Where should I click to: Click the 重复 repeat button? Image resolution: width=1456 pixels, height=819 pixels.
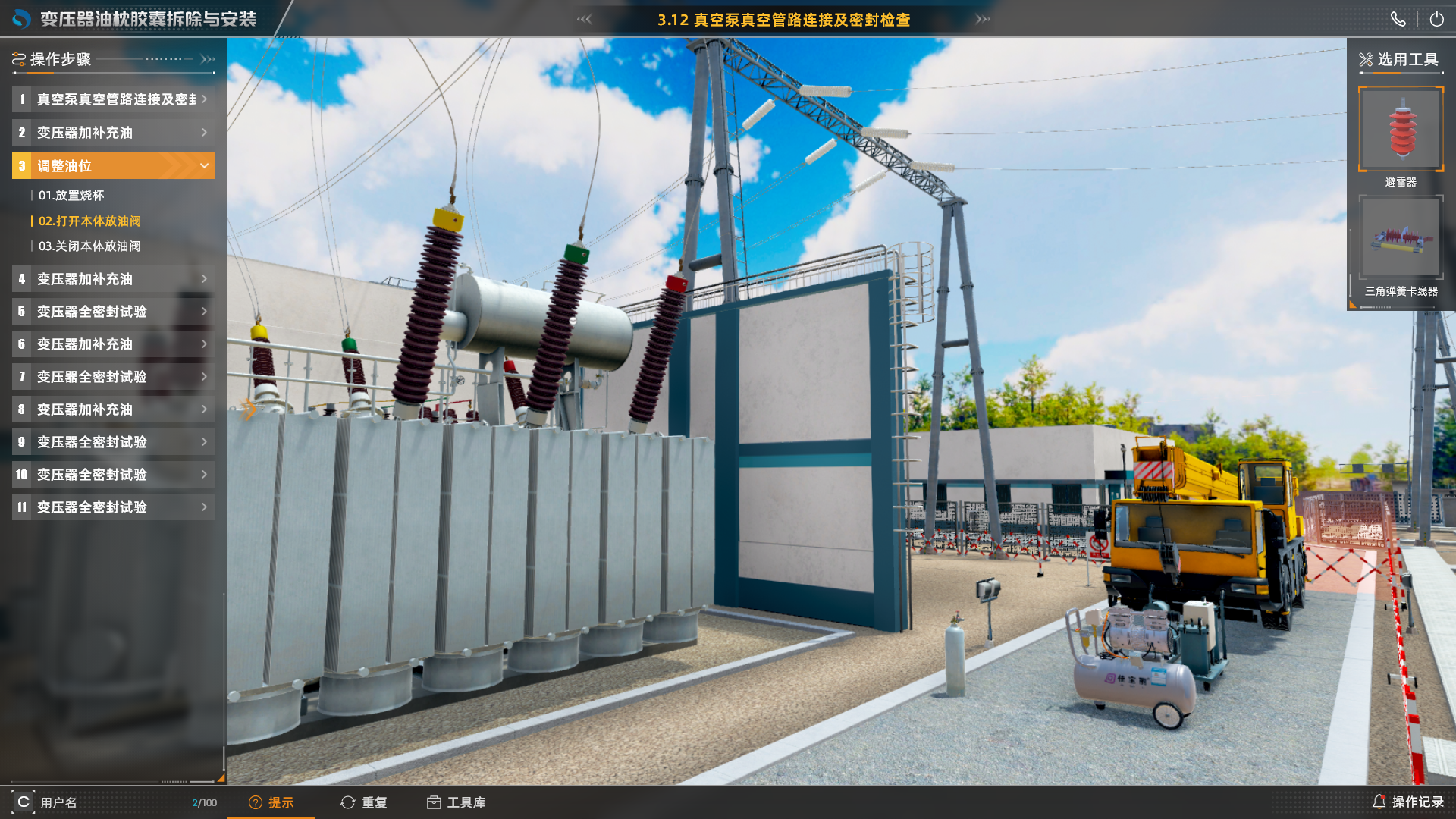coord(364,802)
